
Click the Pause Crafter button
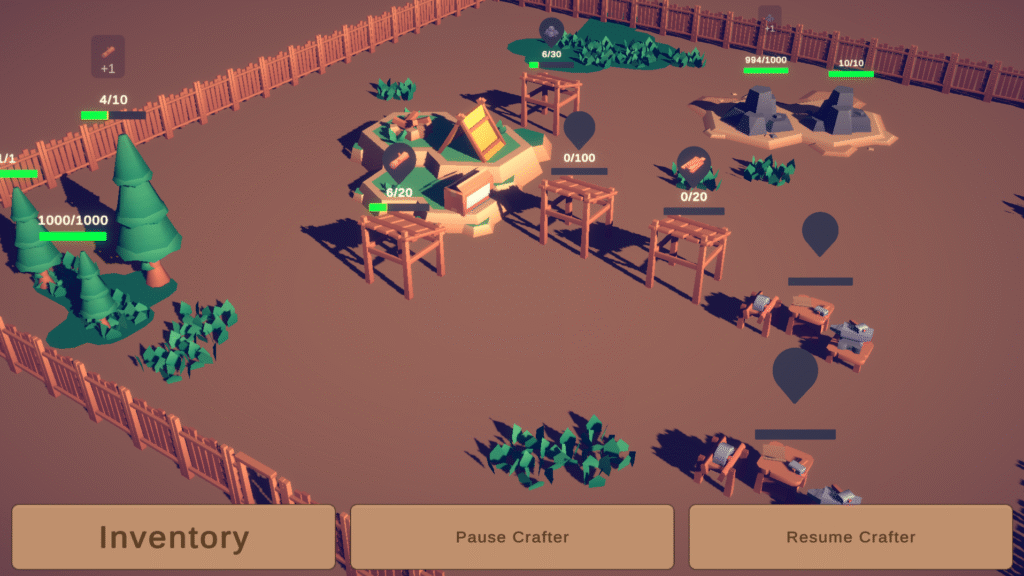coord(512,537)
